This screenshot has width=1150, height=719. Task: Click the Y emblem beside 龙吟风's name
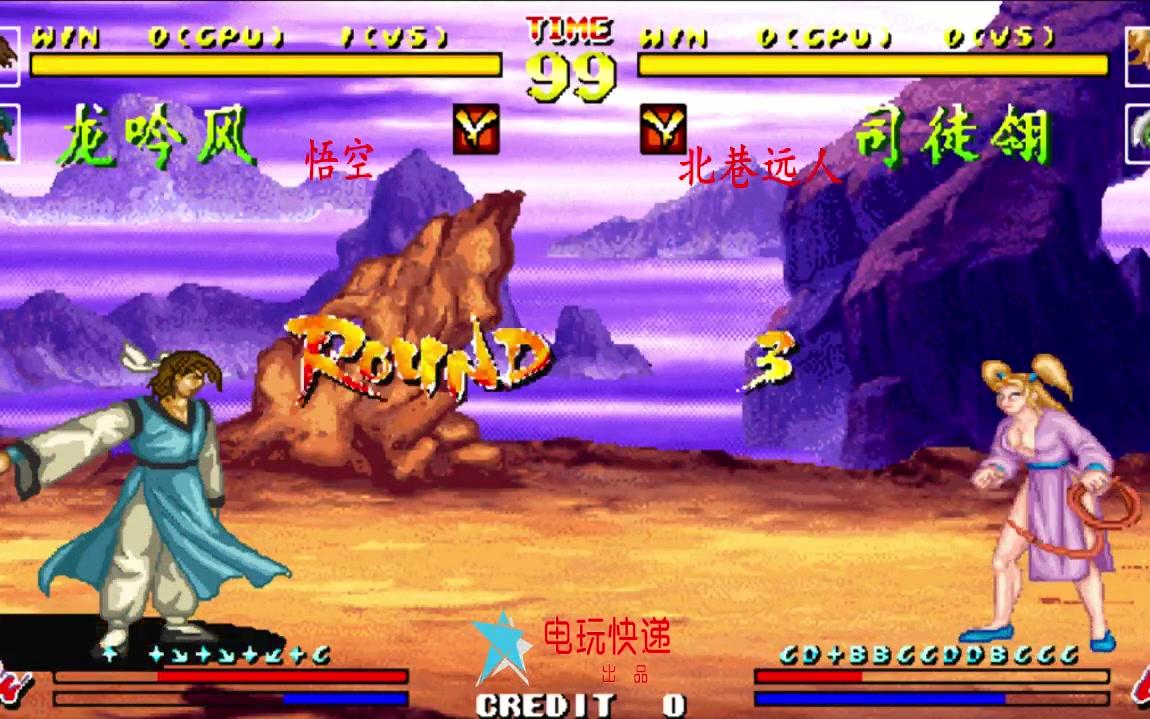[x=476, y=129]
